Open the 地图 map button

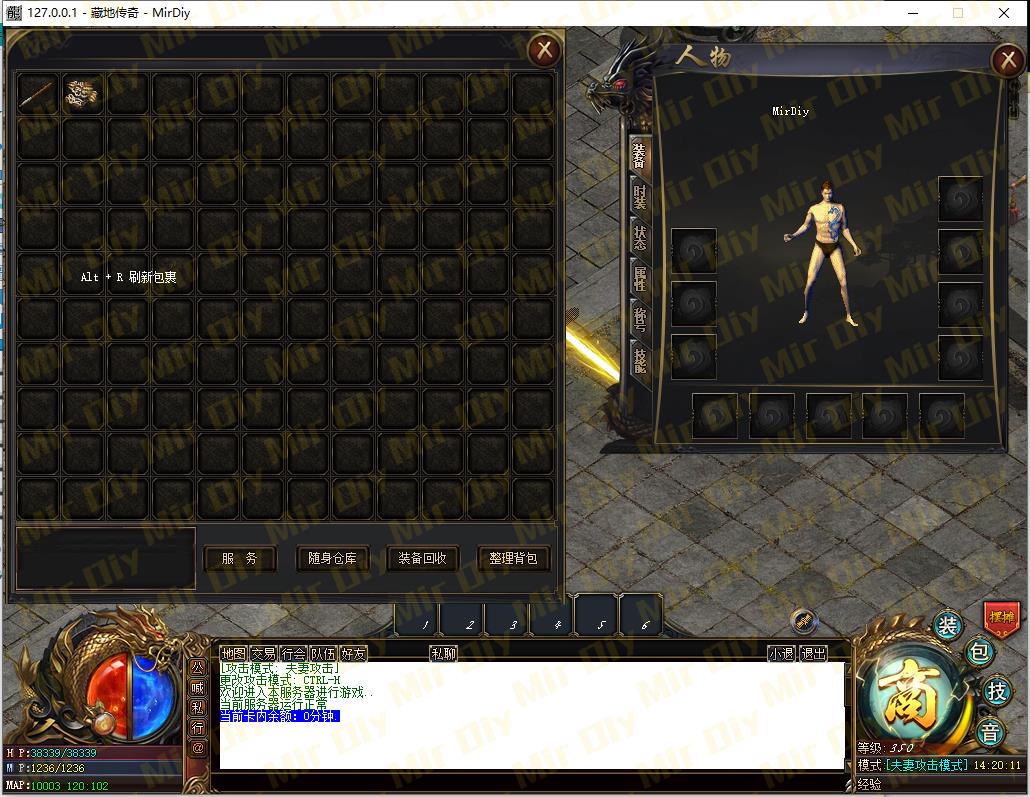tap(233, 654)
